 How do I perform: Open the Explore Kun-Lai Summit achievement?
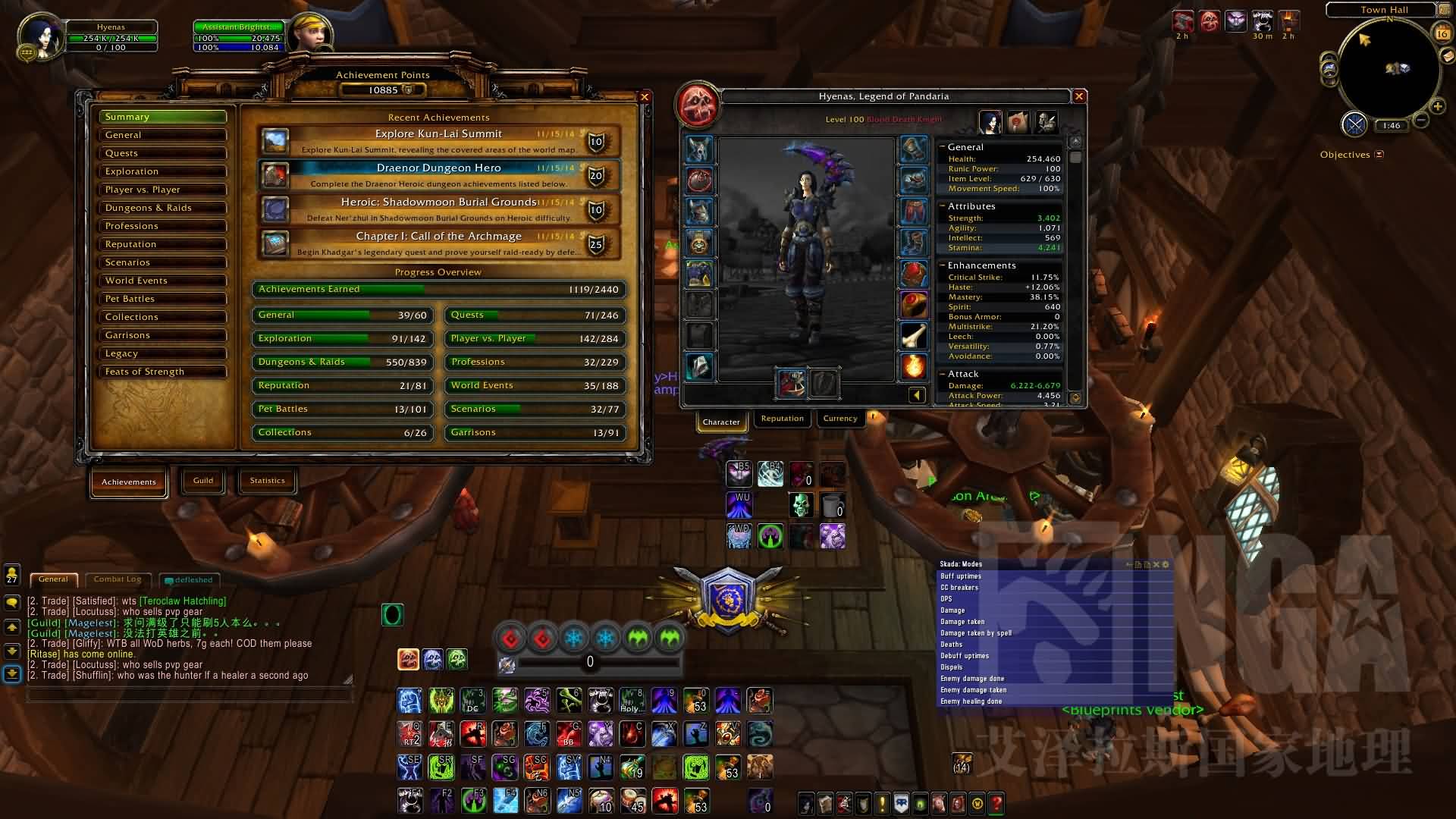click(x=439, y=141)
